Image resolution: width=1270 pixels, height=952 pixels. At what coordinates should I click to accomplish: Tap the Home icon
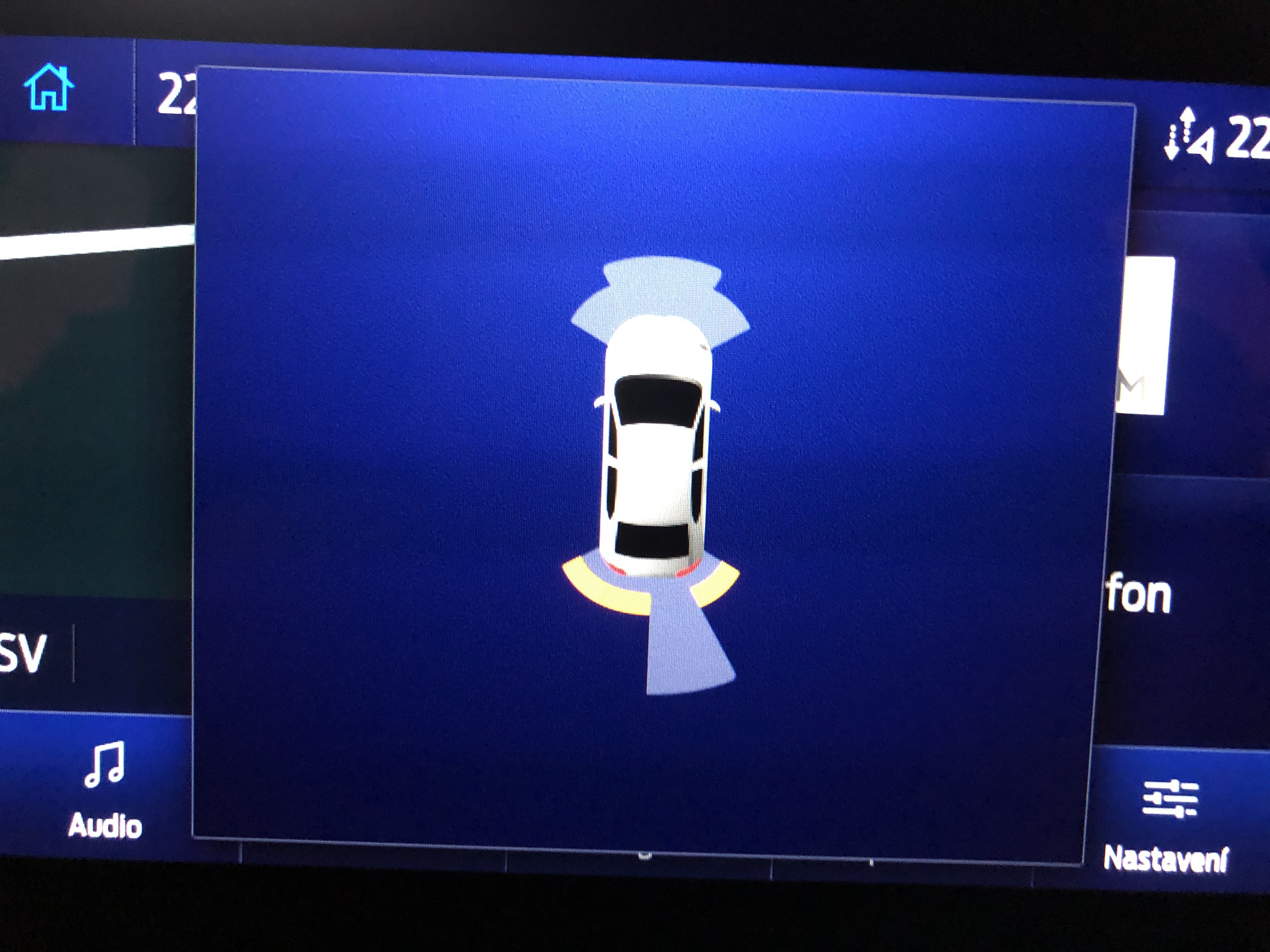click(49, 88)
